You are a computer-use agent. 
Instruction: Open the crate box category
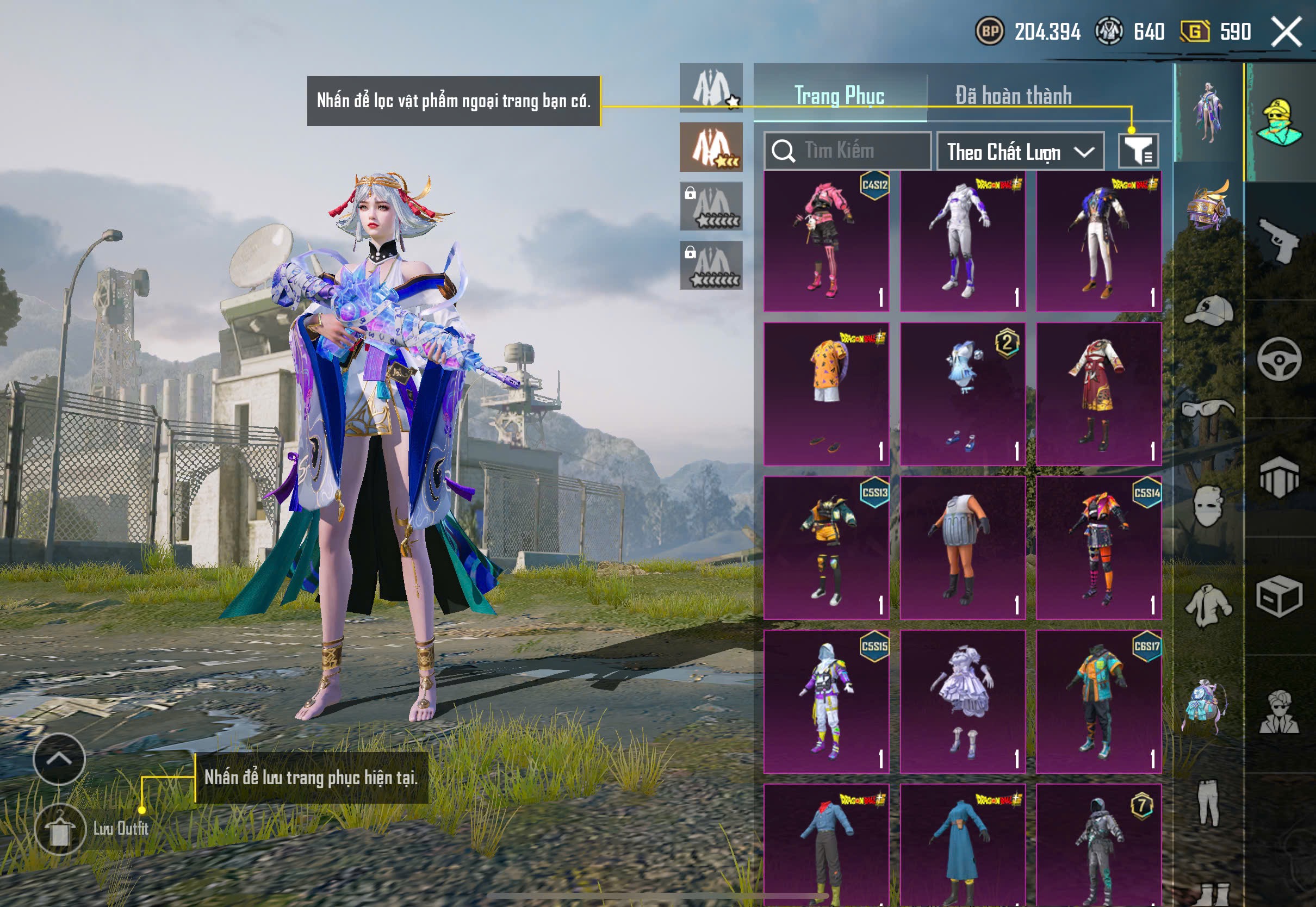point(1279,595)
